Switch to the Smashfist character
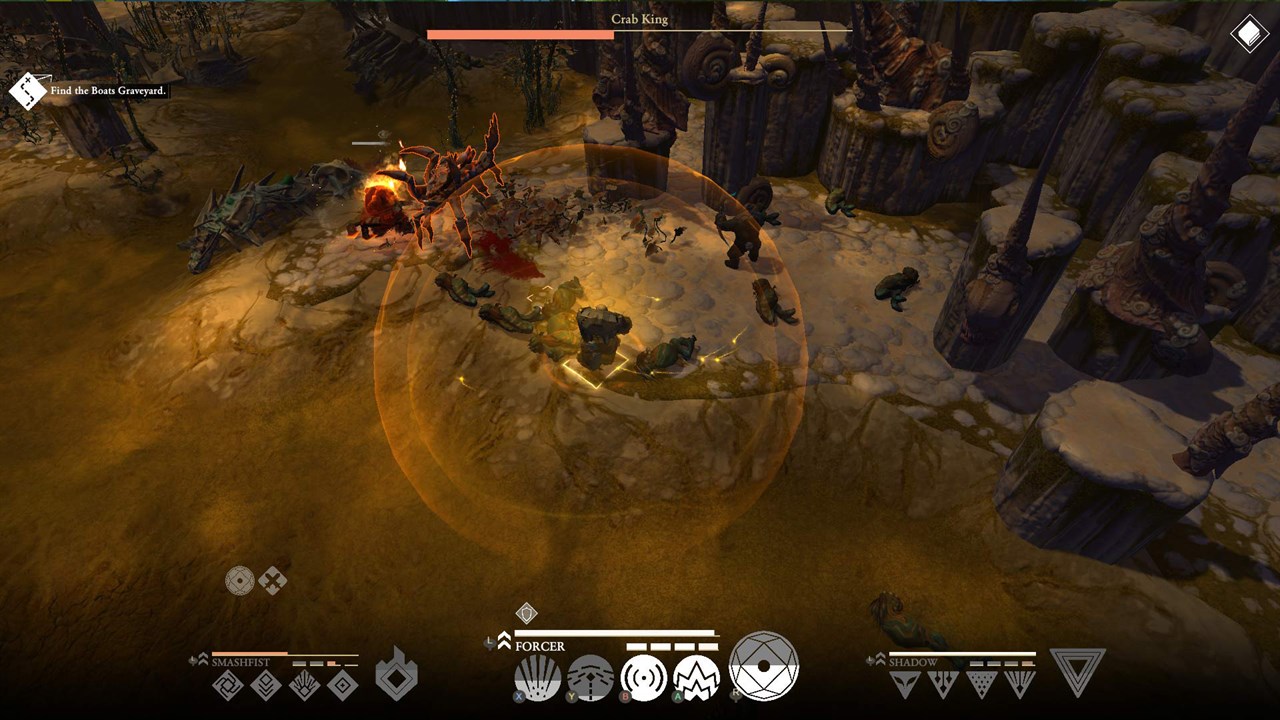 click(x=239, y=662)
